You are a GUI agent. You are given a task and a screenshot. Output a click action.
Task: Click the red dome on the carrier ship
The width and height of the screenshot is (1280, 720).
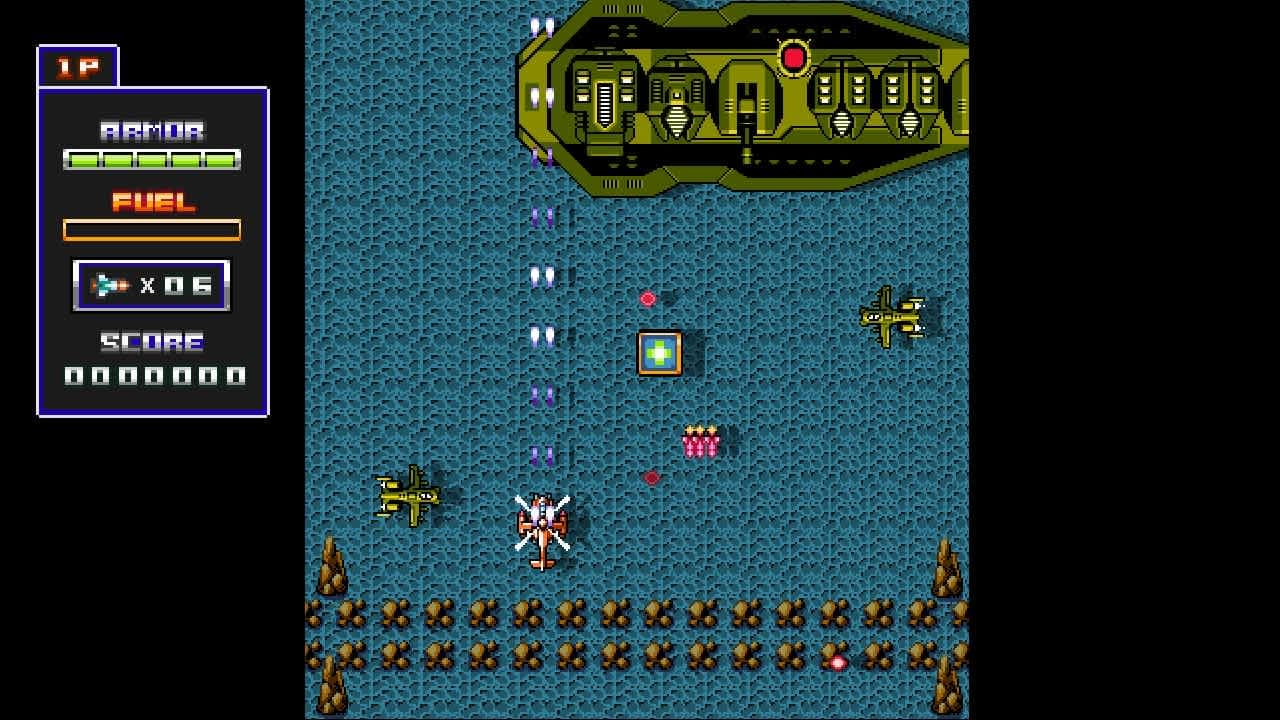[795, 58]
